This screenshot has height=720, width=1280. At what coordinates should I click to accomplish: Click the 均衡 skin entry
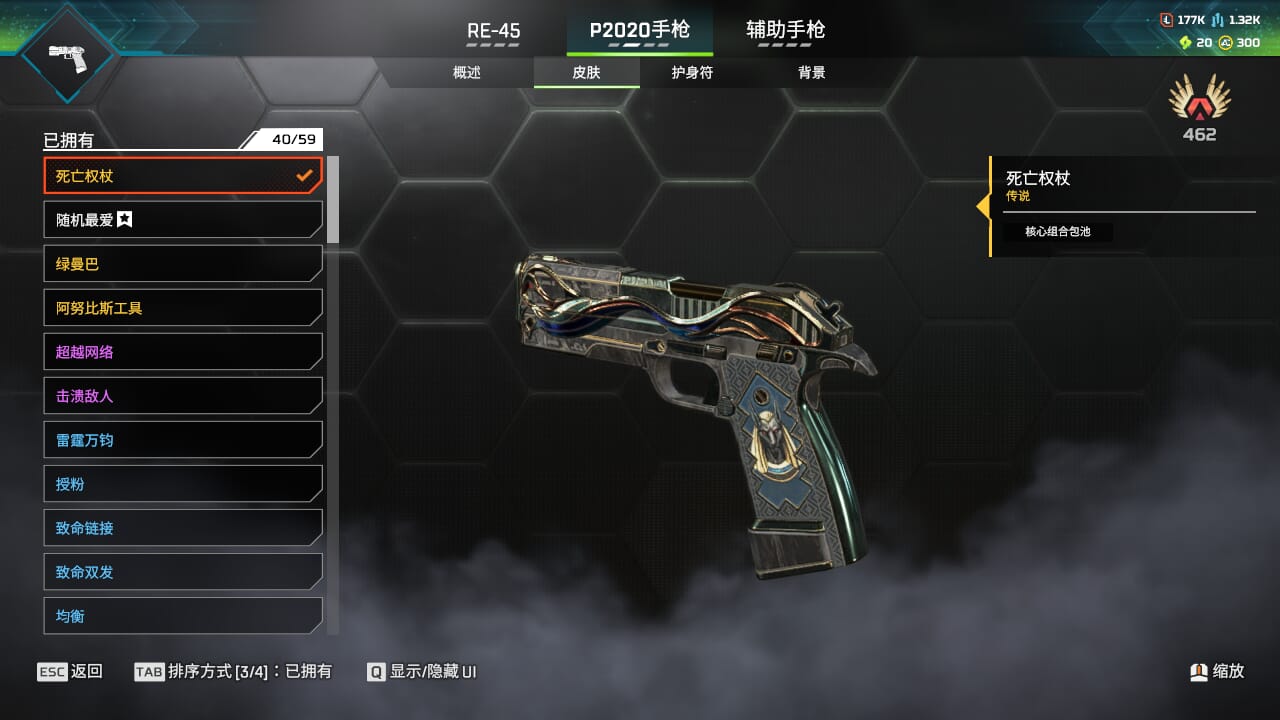pos(183,615)
